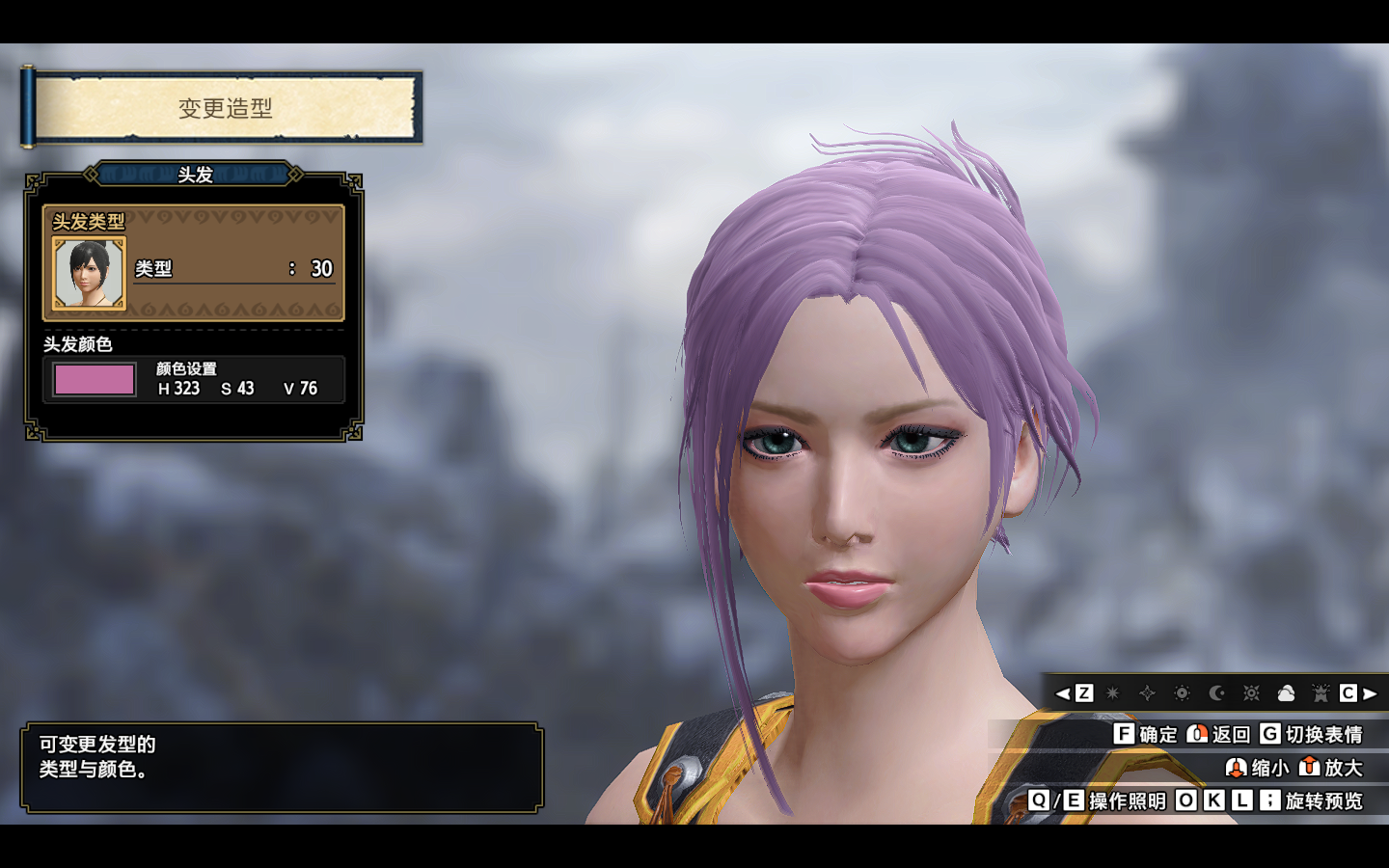Select the fireworks lighting preset icon

pyautogui.click(x=1321, y=692)
